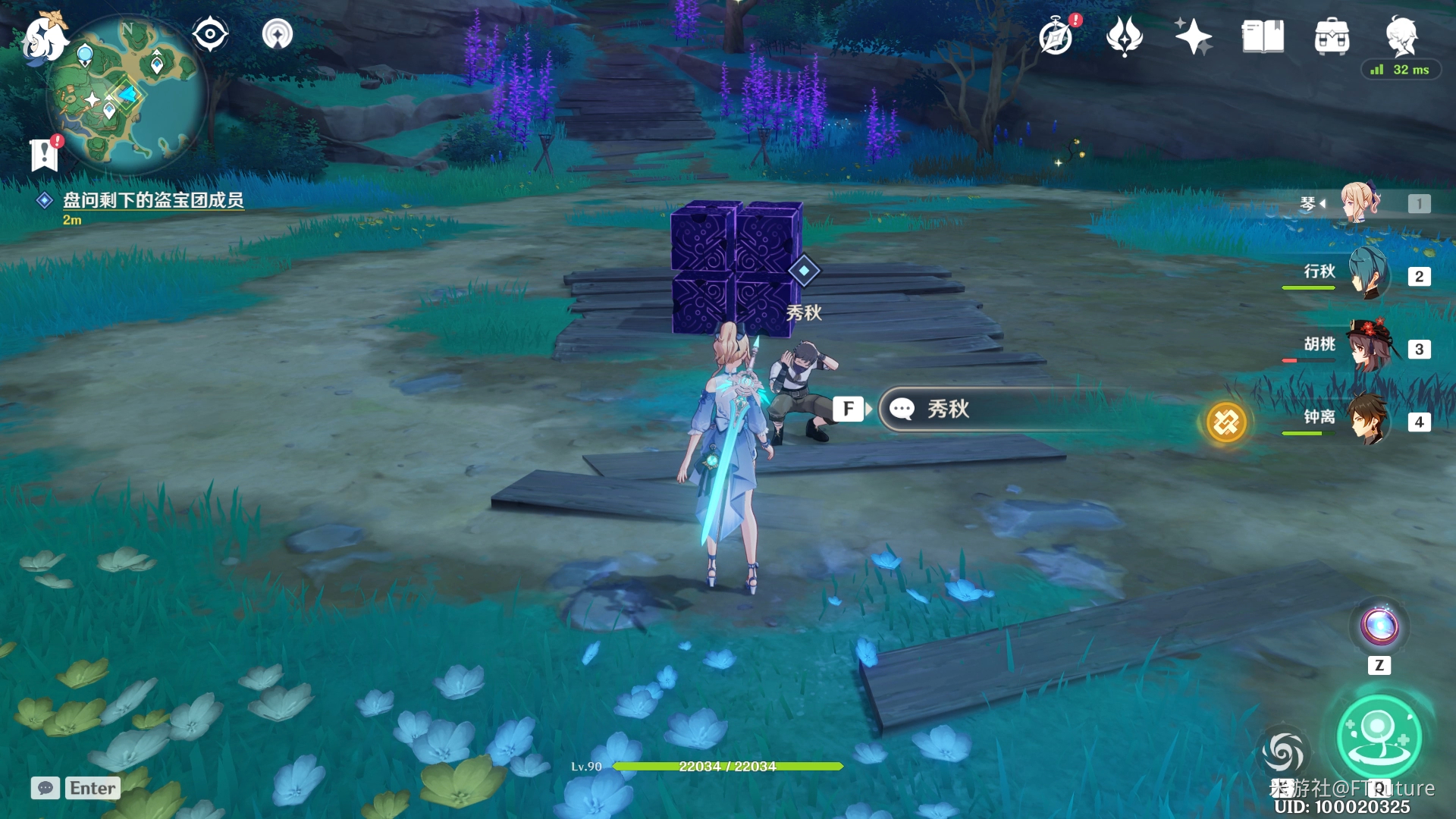Image resolution: width=1456 pixels, height=819 pixels.
Task: Select active character 琴 in party list
Action: click(x=1360, y=202)
